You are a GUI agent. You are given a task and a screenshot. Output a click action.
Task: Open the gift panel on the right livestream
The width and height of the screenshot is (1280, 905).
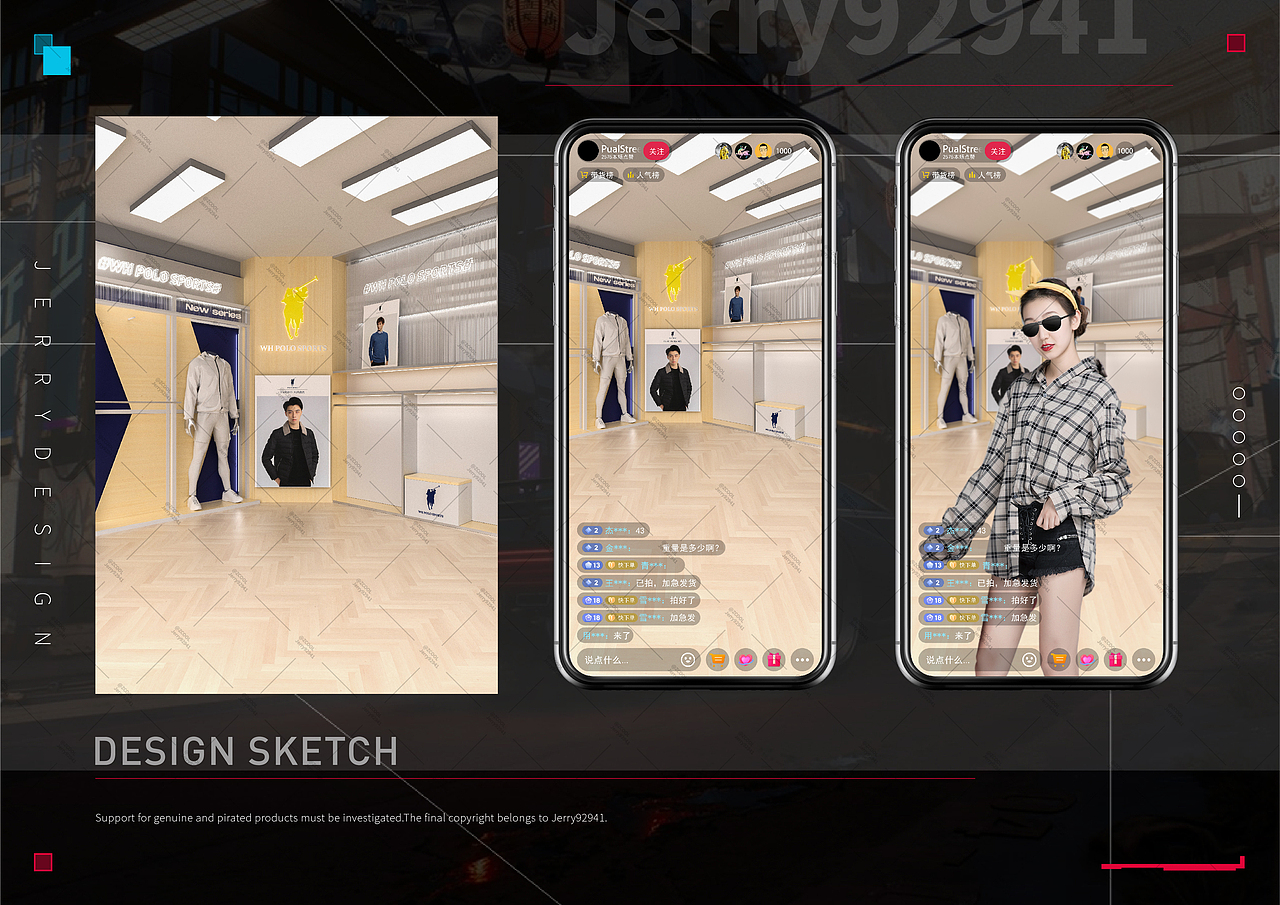[x=1114, y=660]
